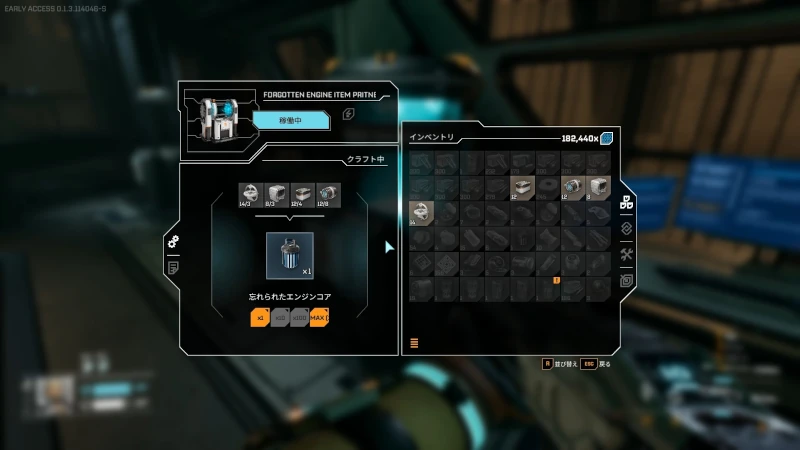The width and height of the screenshot is (800, 450).
Task: Click the Forgotten Engine Core output item
Action: [290, 256]
